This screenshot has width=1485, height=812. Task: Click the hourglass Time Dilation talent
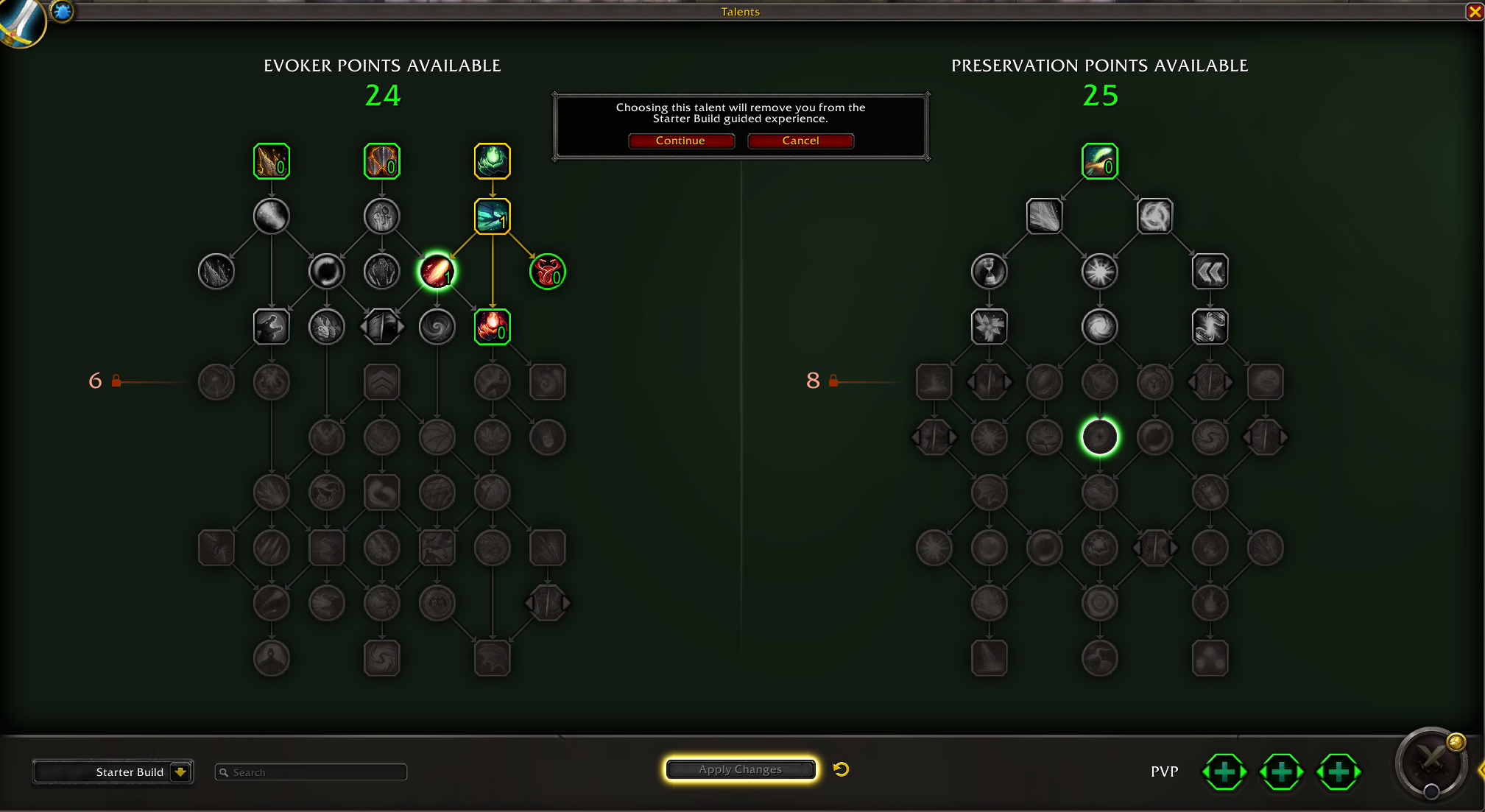tap(990, 271)
